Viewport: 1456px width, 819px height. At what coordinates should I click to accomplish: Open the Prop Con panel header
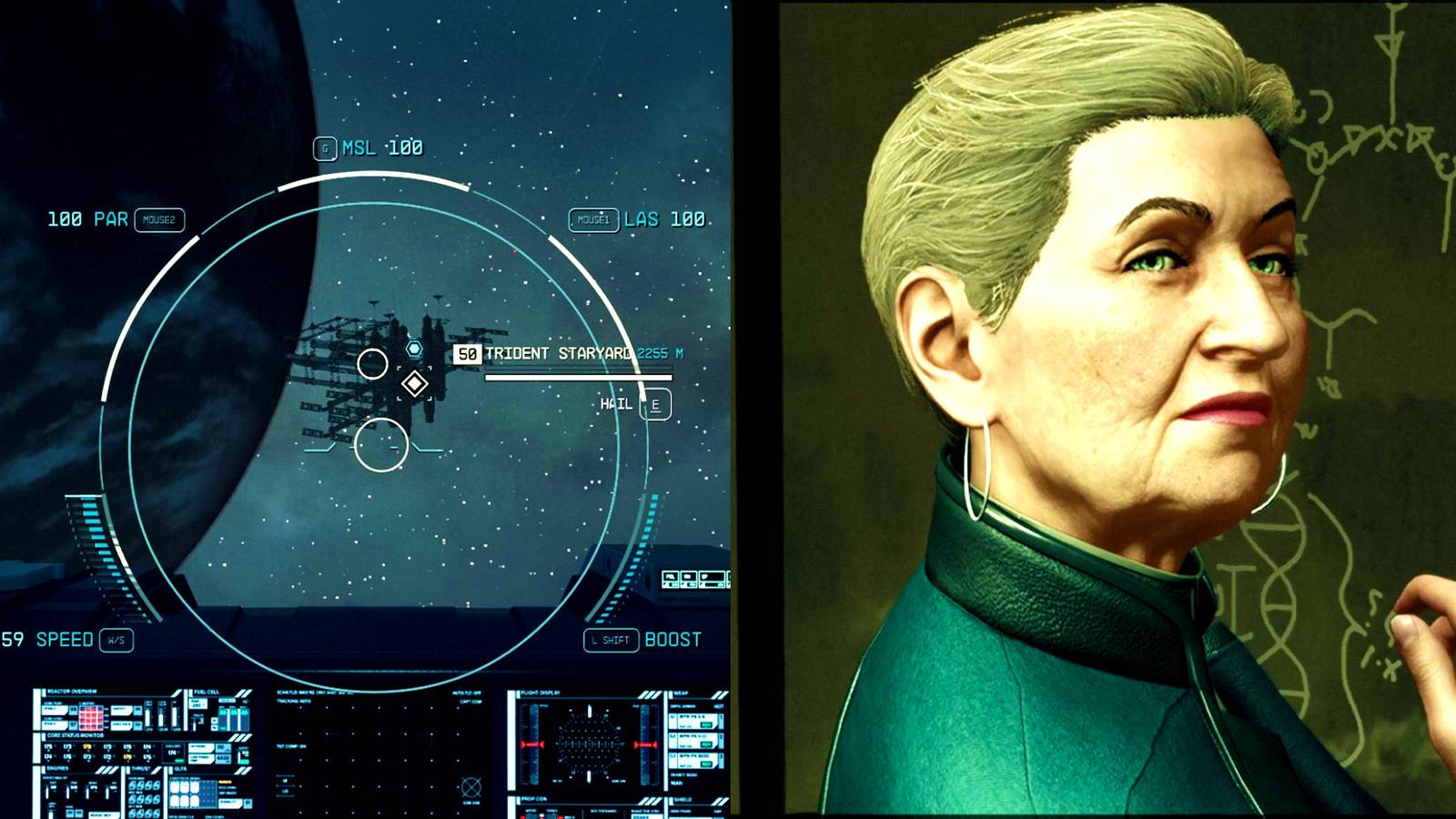[x=535, y=799]
